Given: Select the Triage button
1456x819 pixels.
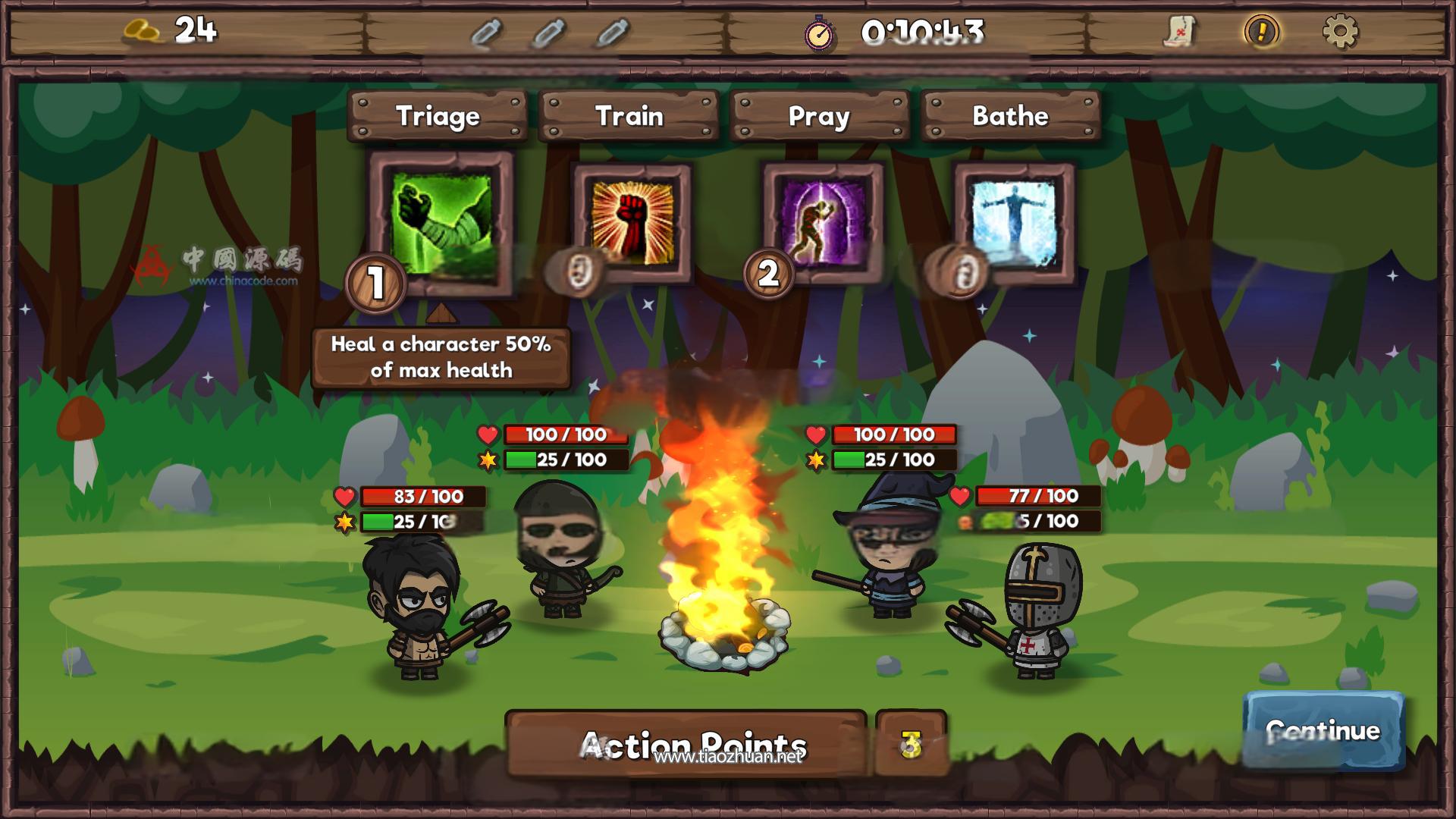Looking at the screenshot, I should [438, 116].
